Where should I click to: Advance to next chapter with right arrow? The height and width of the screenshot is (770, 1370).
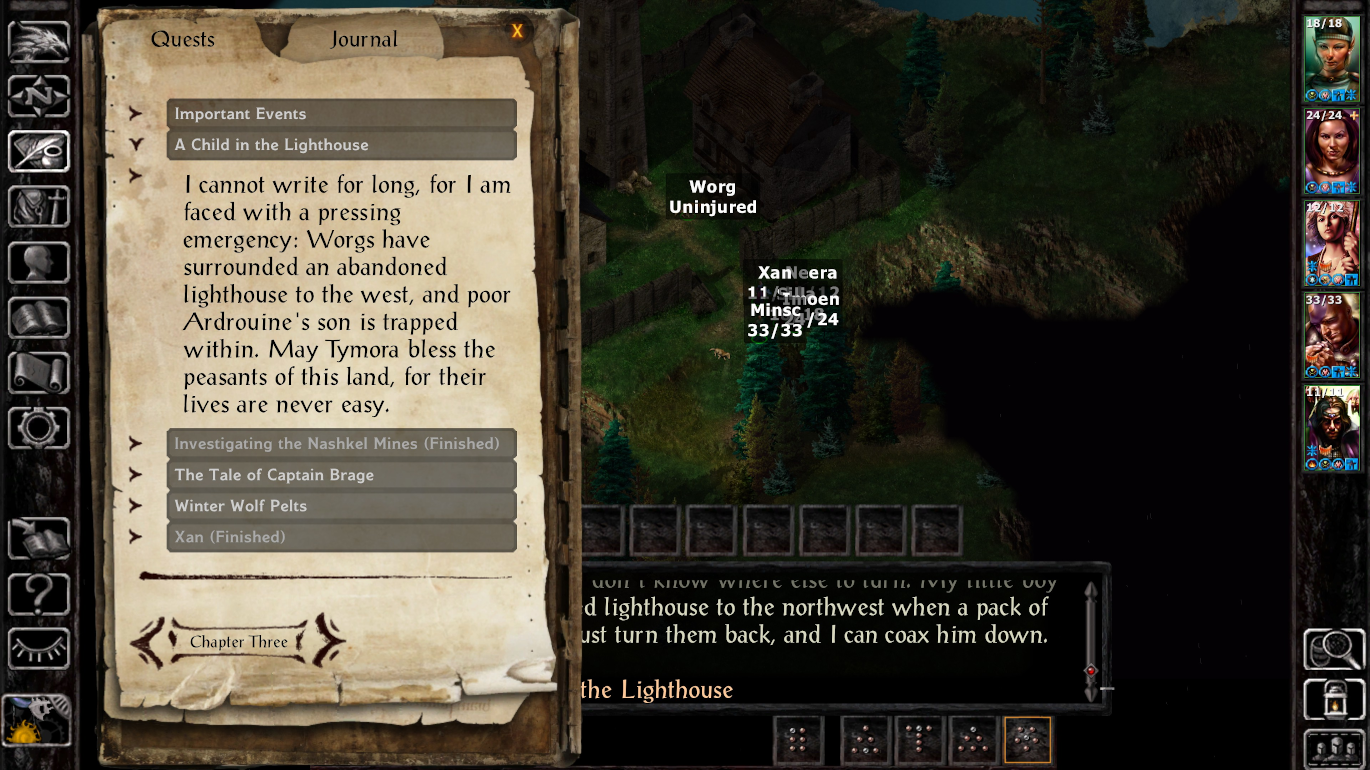(x=328, y=642)
